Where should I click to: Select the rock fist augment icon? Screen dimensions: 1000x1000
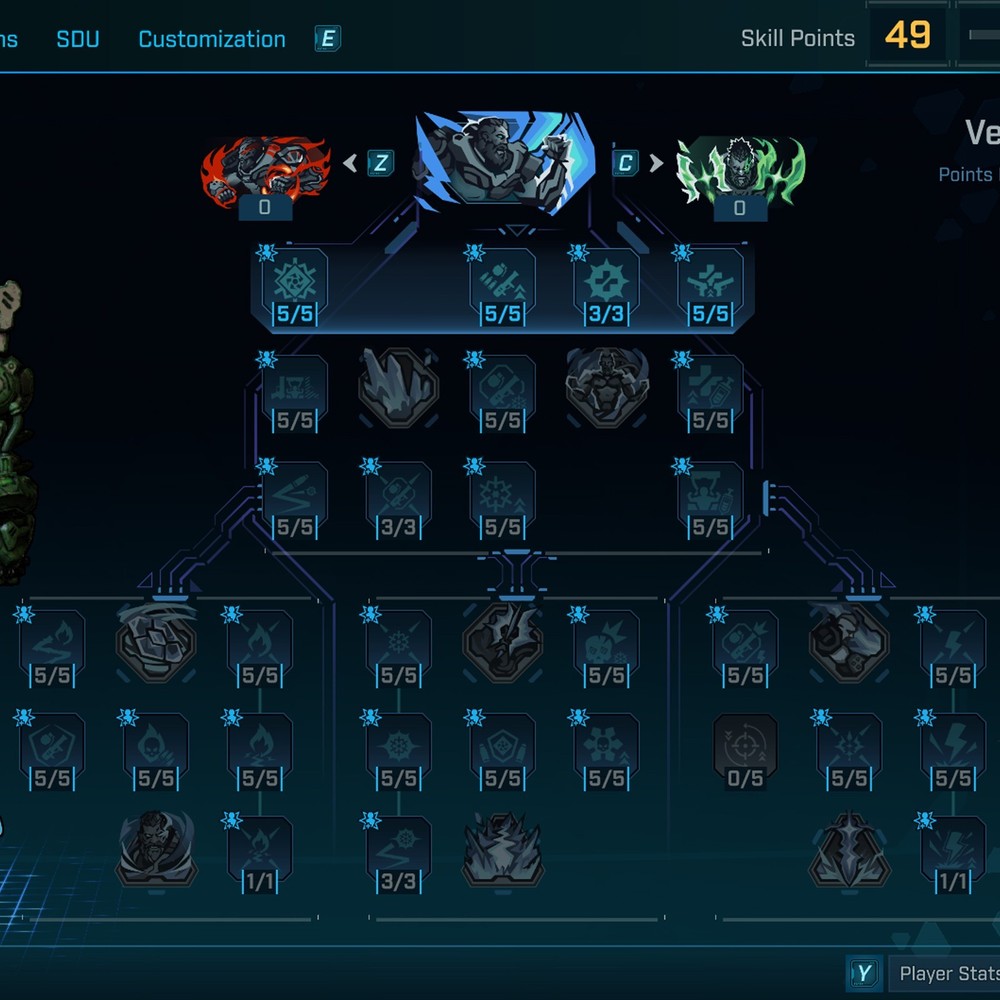tap(156, 643)
